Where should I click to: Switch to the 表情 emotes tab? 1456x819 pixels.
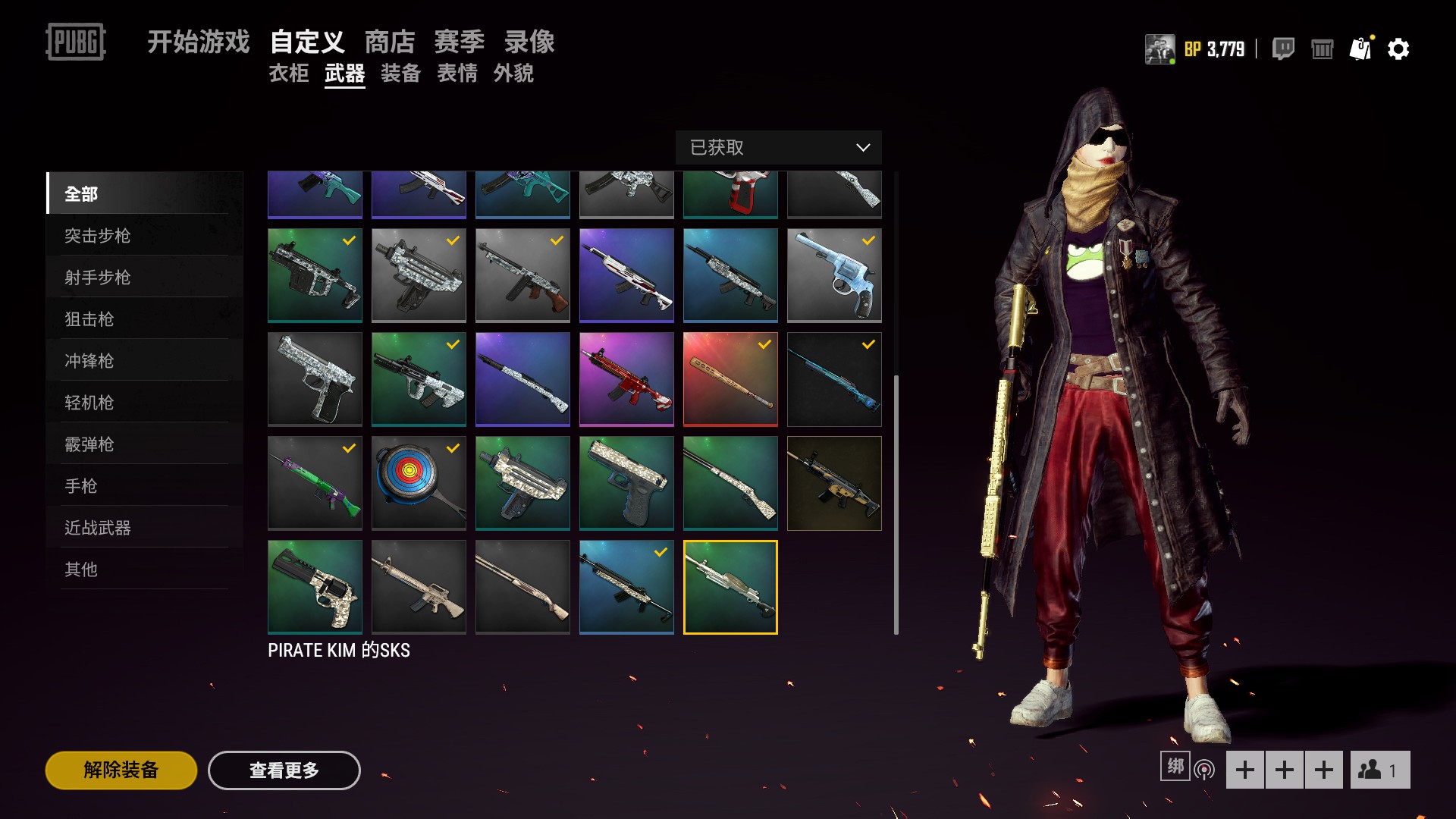[457, 74]
